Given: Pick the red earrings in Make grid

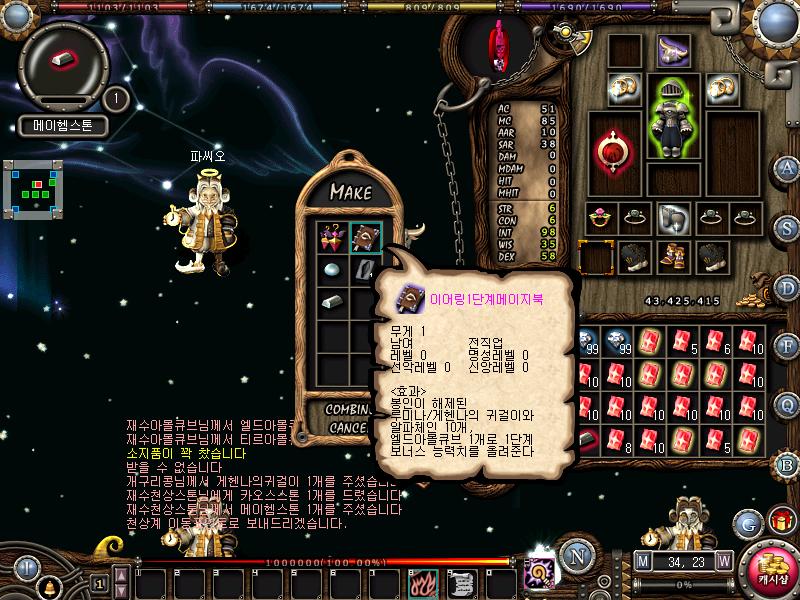Looking at the screenshot, I should (332, 238).
